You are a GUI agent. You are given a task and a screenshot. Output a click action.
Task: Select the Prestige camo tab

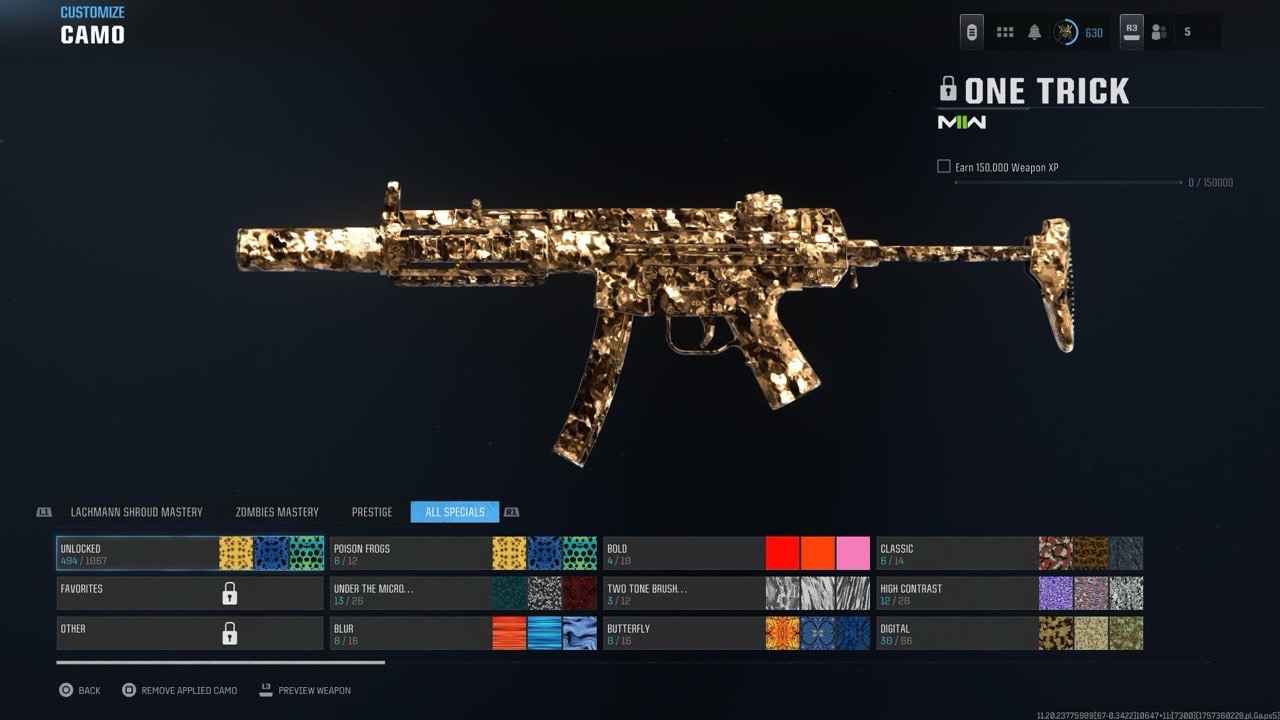click(x=372, y=512)
